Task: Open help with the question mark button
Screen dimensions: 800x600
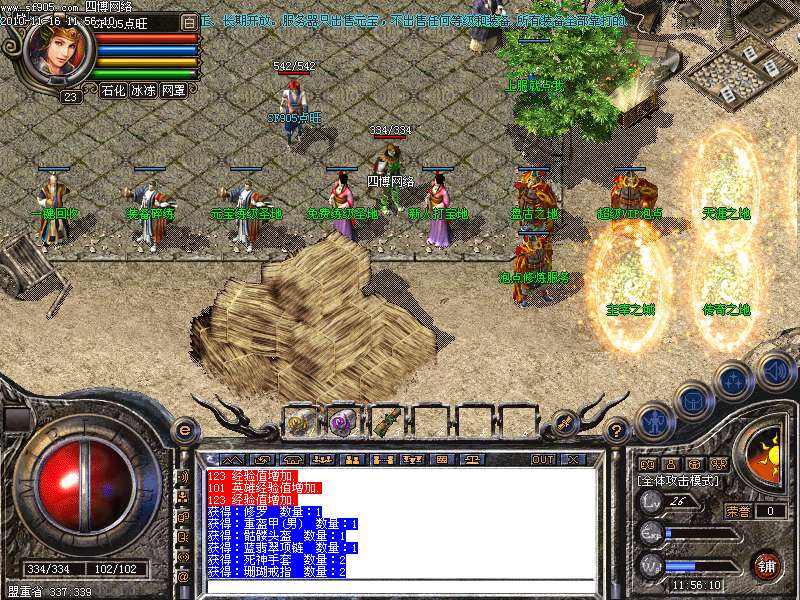Action: click(618, 432)
